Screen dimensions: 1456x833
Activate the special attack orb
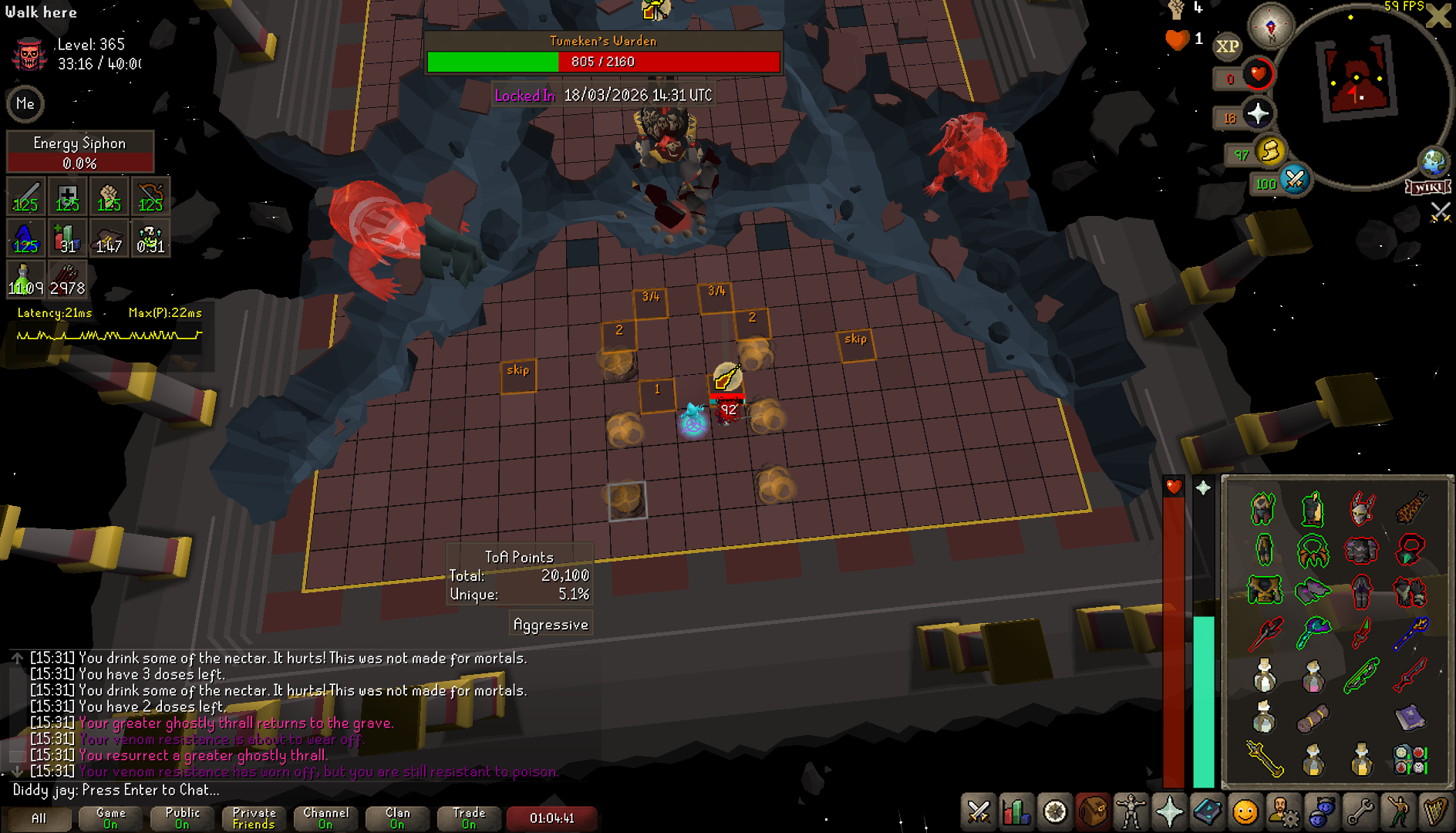[1295, 180]
